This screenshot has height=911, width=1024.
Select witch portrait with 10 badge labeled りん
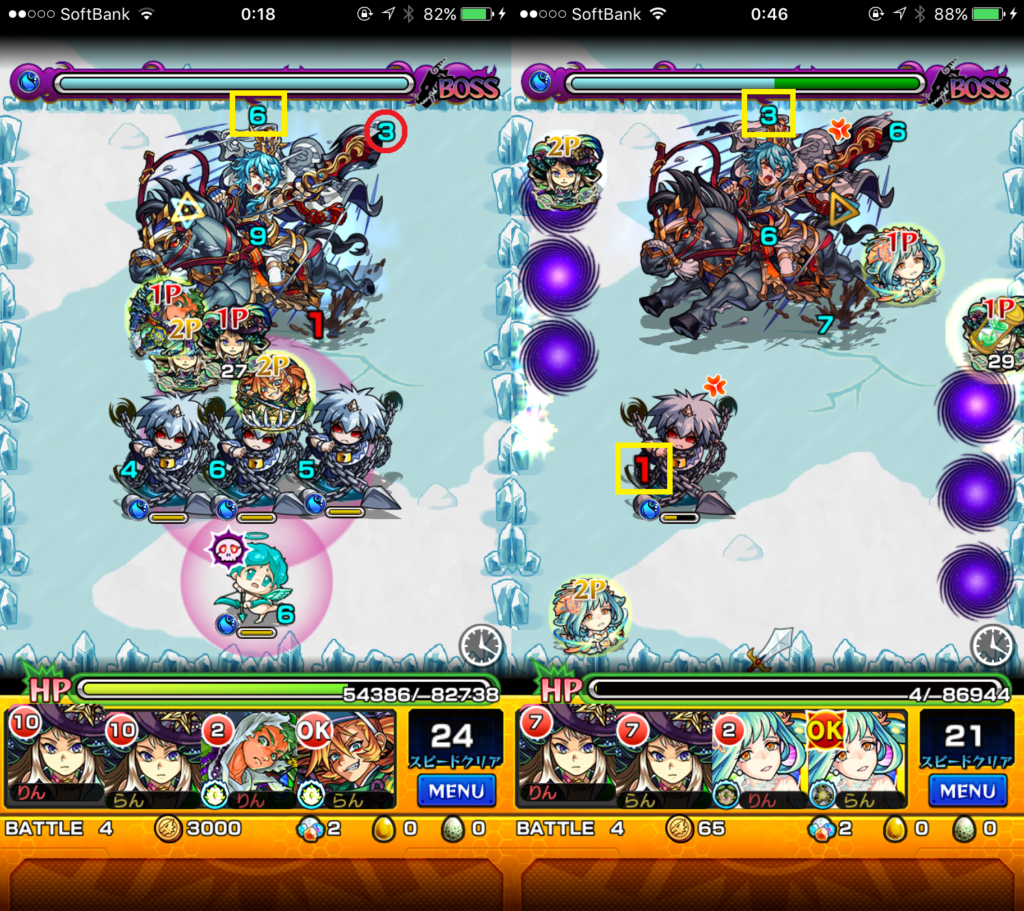point(55,758)
